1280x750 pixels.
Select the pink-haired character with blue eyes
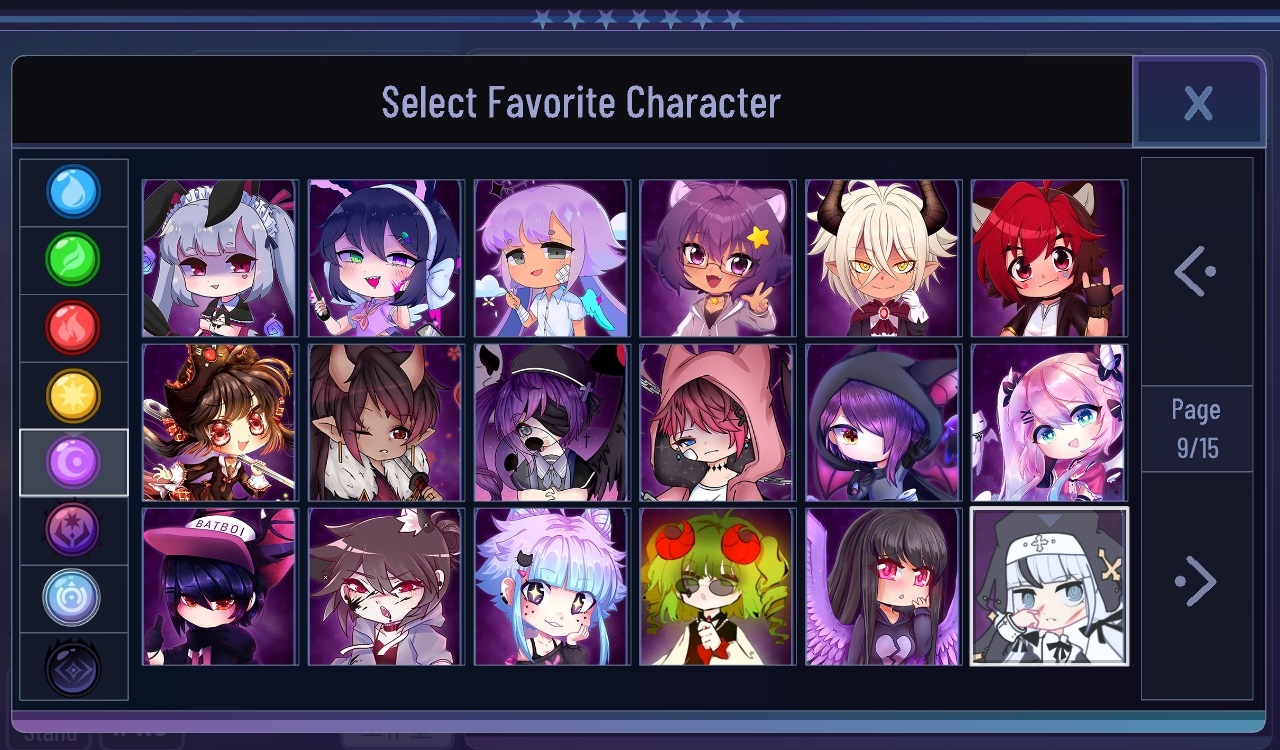(x=1050, y=422)
